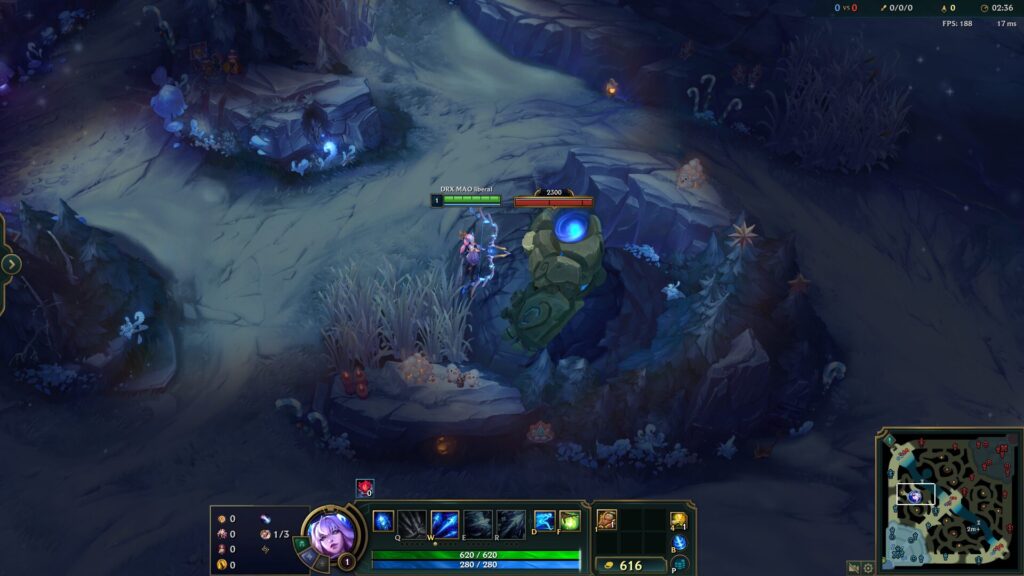1024x576 pixels.
Task: Click the greyed-out E ability icon
Action: [478, 523]
